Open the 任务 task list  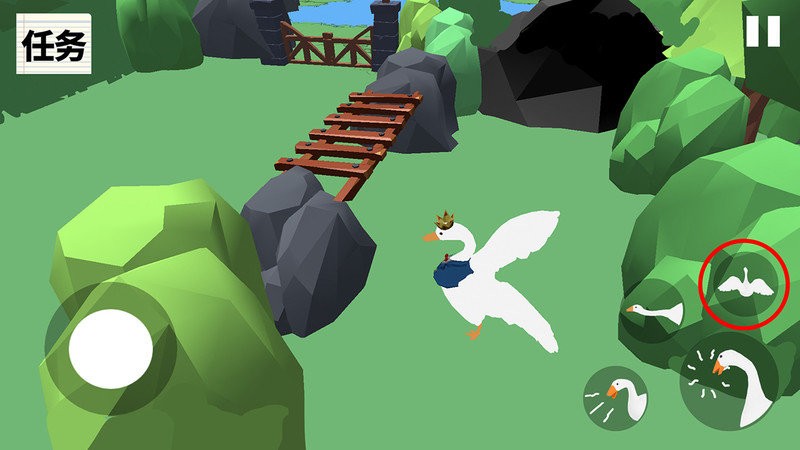[x=53, y=45]
